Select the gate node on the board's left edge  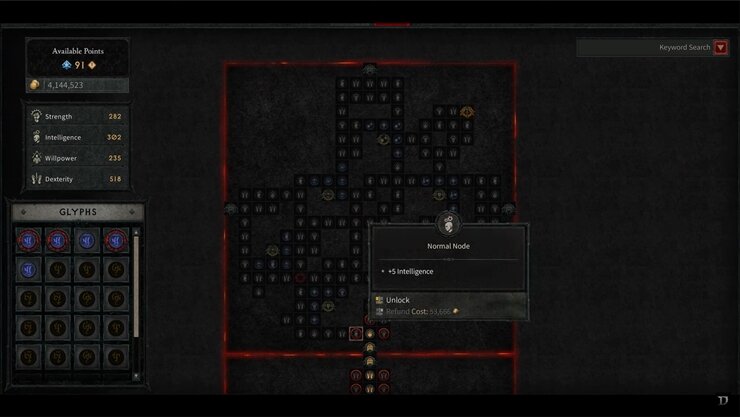pyautogui.click(x=231, y=208)
